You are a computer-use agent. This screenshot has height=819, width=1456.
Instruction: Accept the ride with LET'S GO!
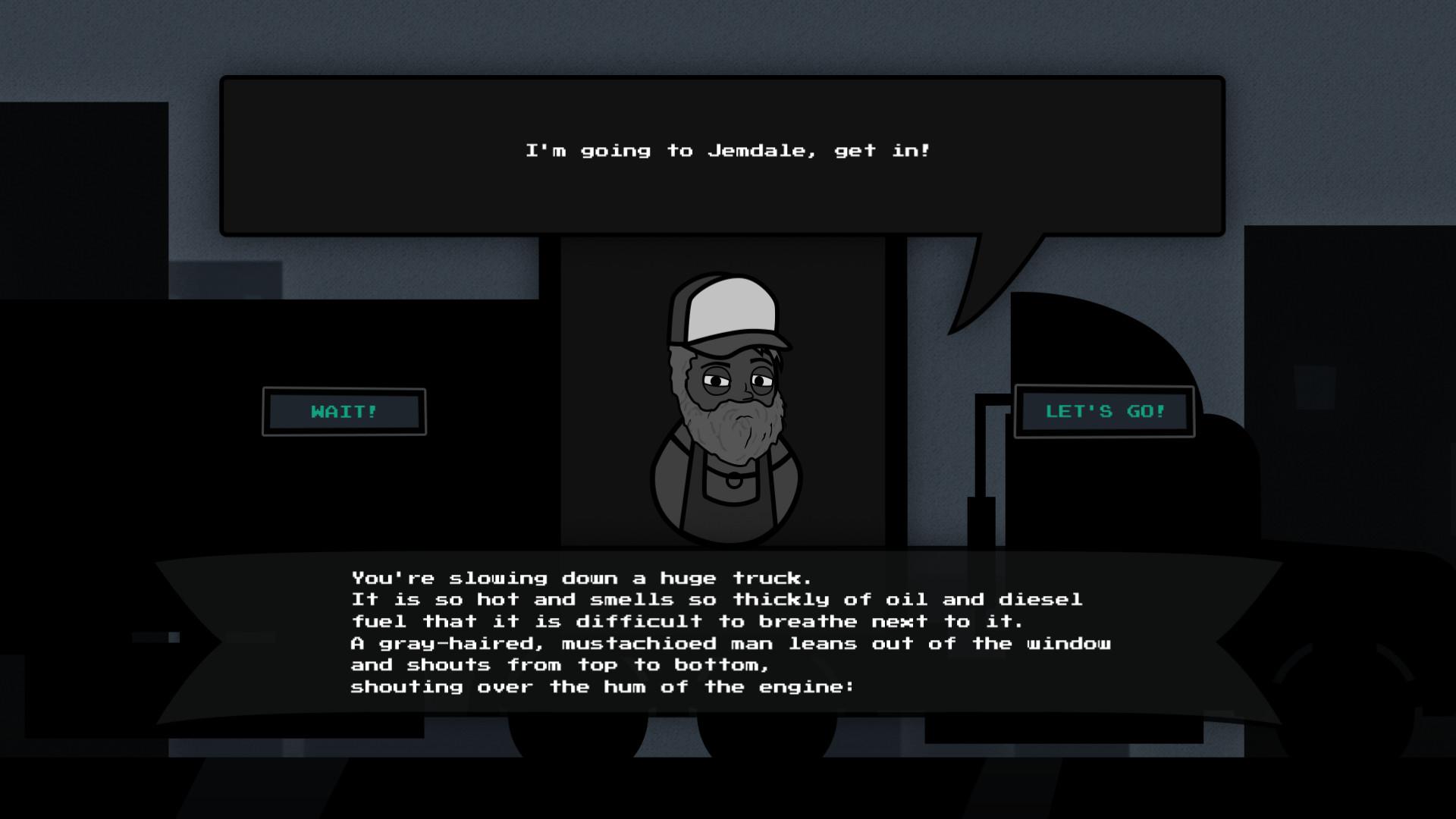(x=1104, y=412)
